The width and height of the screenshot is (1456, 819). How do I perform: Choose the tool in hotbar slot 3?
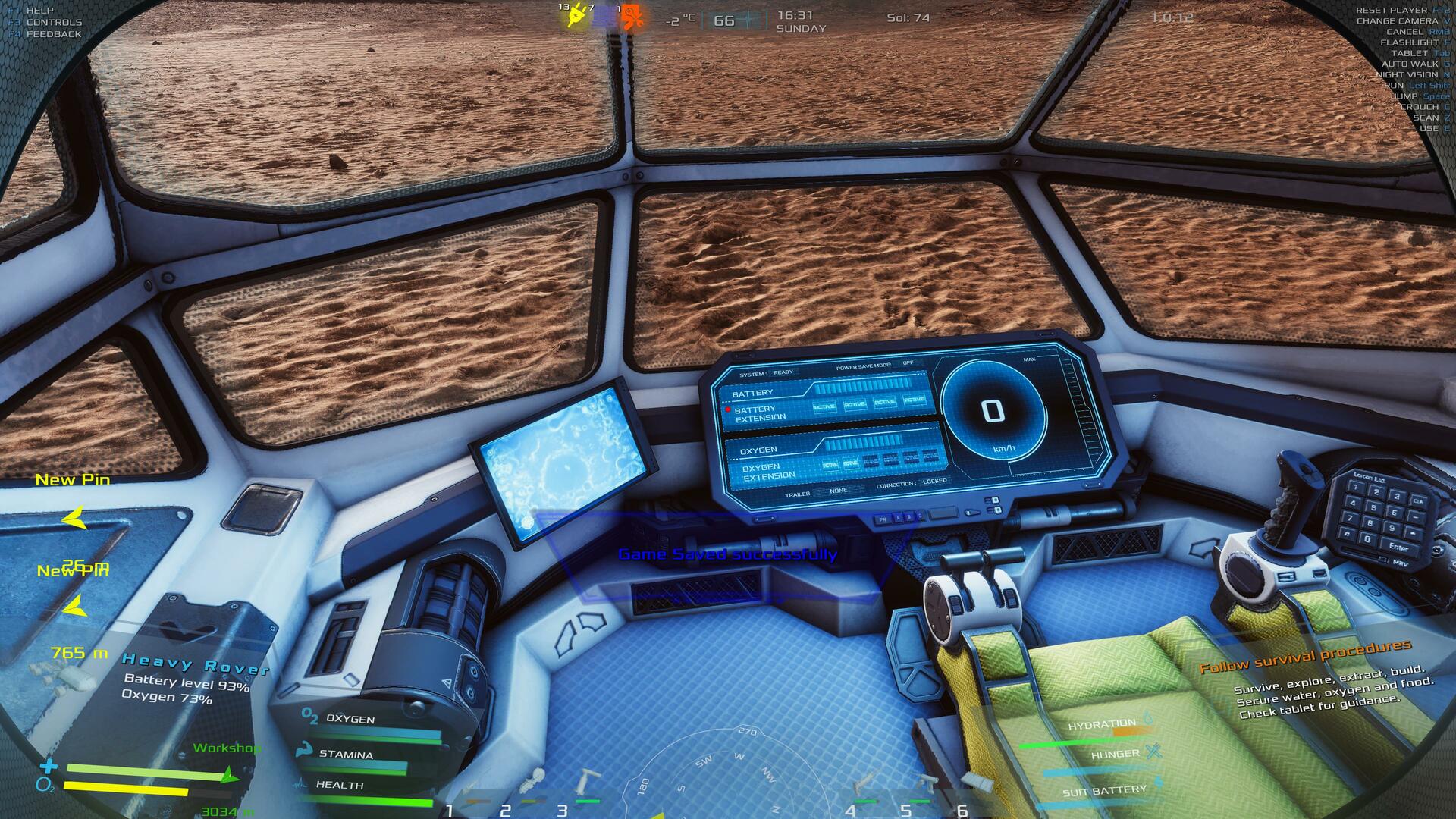point(585,787)
